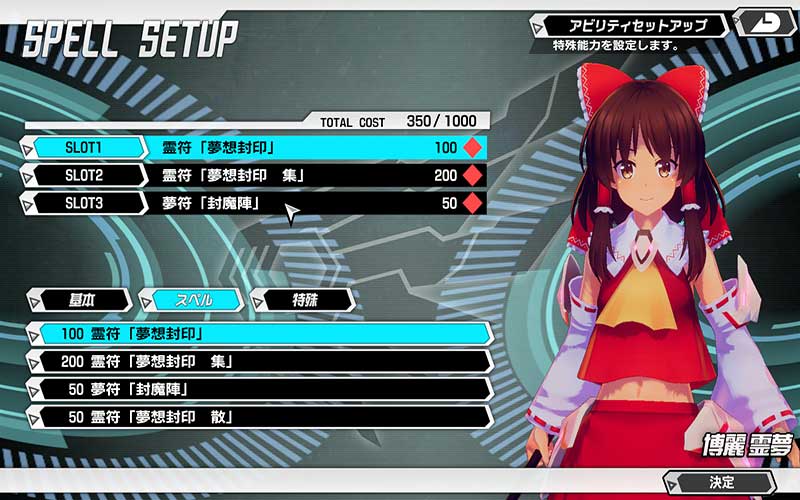The height and width of the screenshot is (500, 800).
Task: Choose the 200-cost 霊符「夢想封印 集」 spell
Action: click(x=262, y=361)
